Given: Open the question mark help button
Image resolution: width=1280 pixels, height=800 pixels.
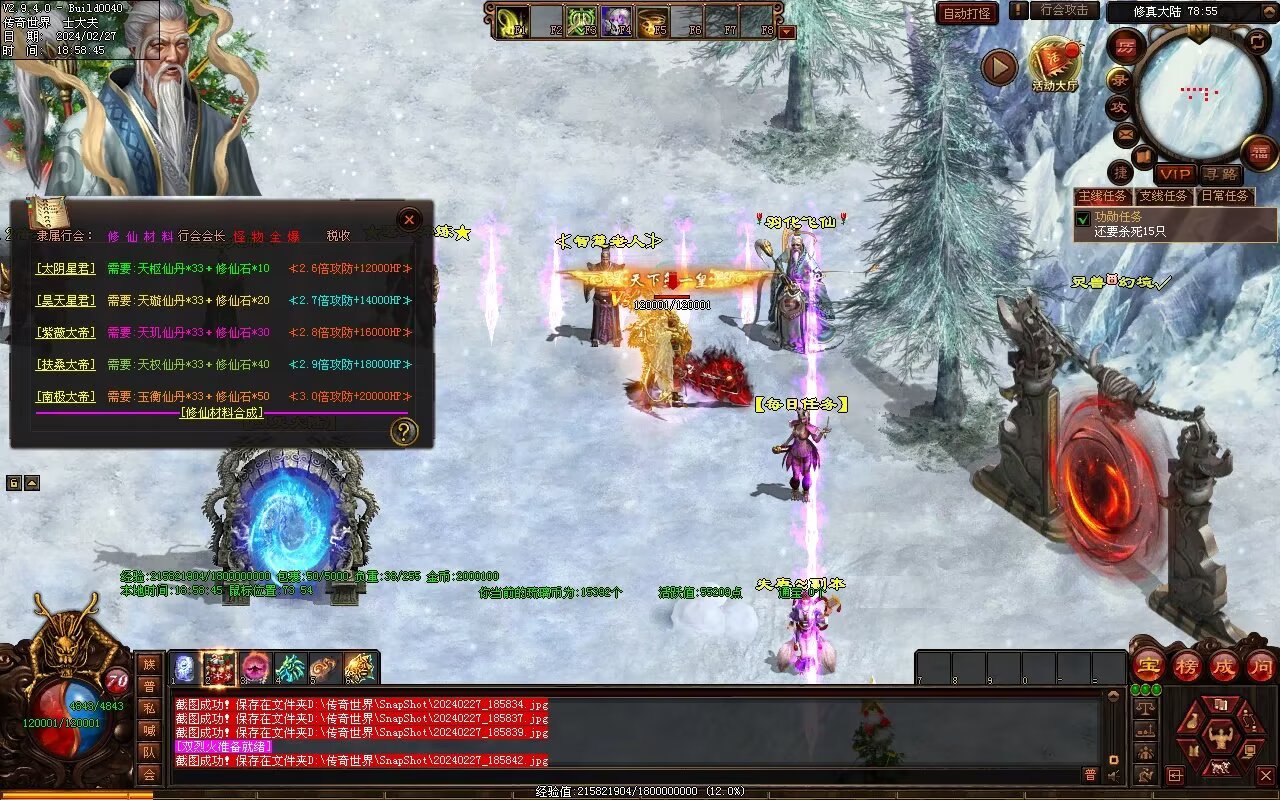Looking at the screenshot, I should pyautogui.click(x=404, y=432).
